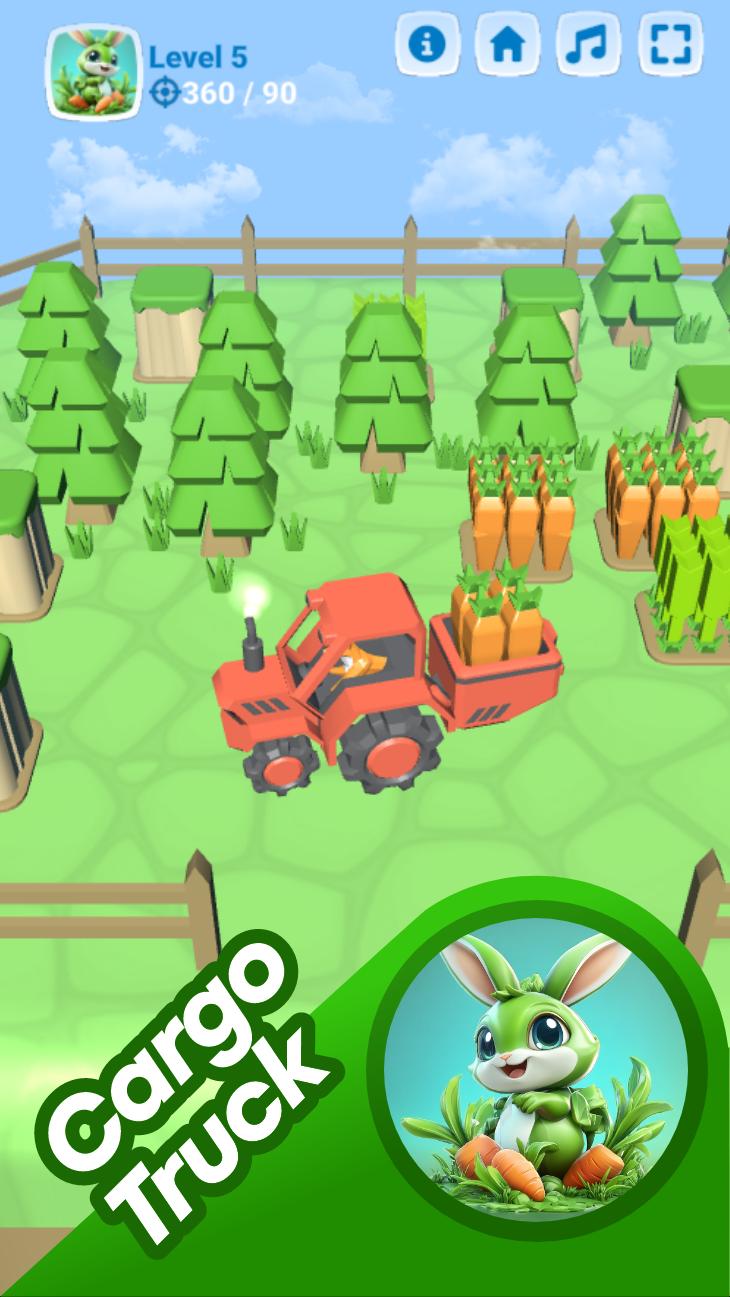Toggle the music note button
Screen dimensions: 730x1297
tap(588, 44)
